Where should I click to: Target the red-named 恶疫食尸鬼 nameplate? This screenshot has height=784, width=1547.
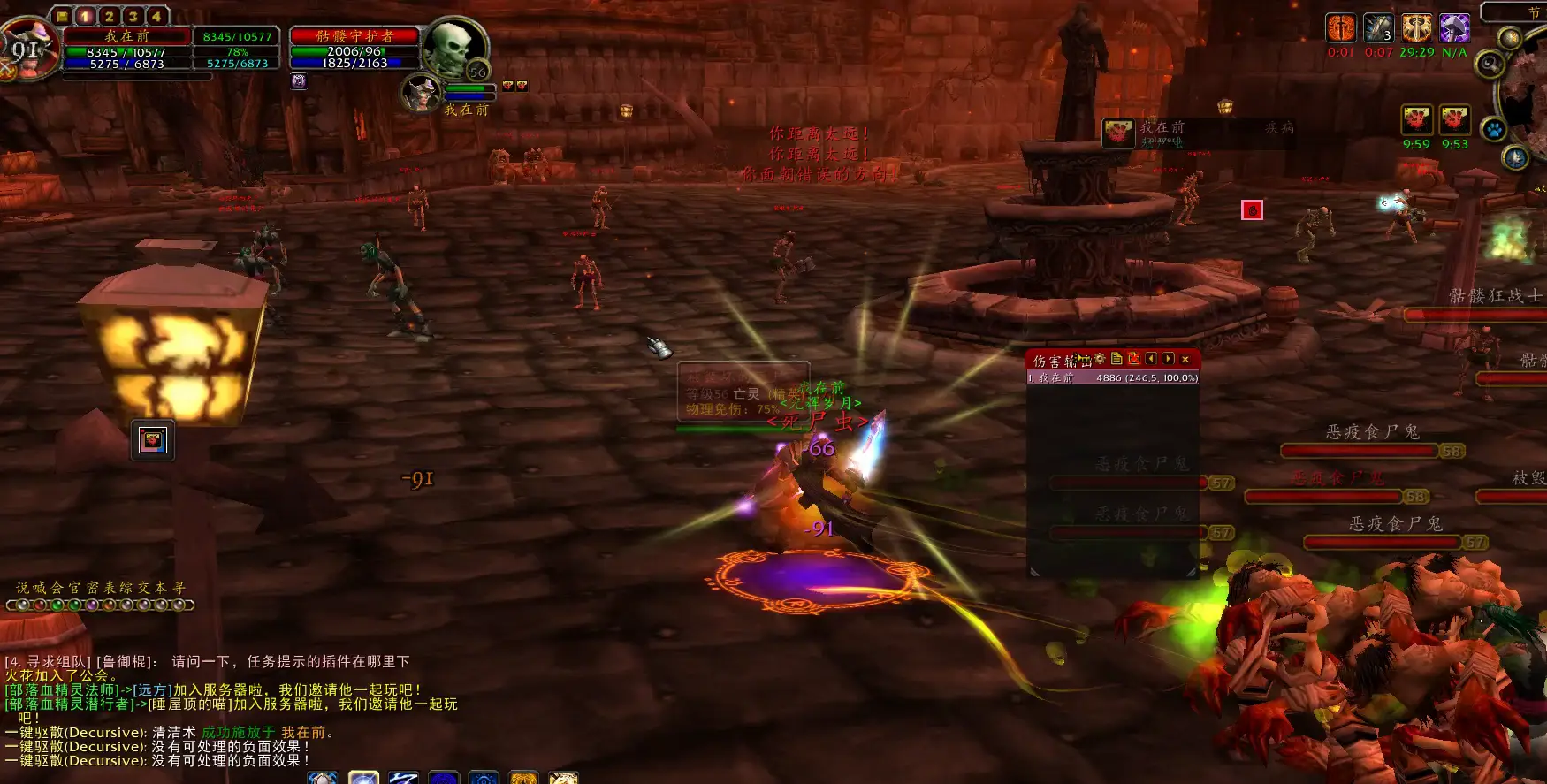[x=1337, y=480]
